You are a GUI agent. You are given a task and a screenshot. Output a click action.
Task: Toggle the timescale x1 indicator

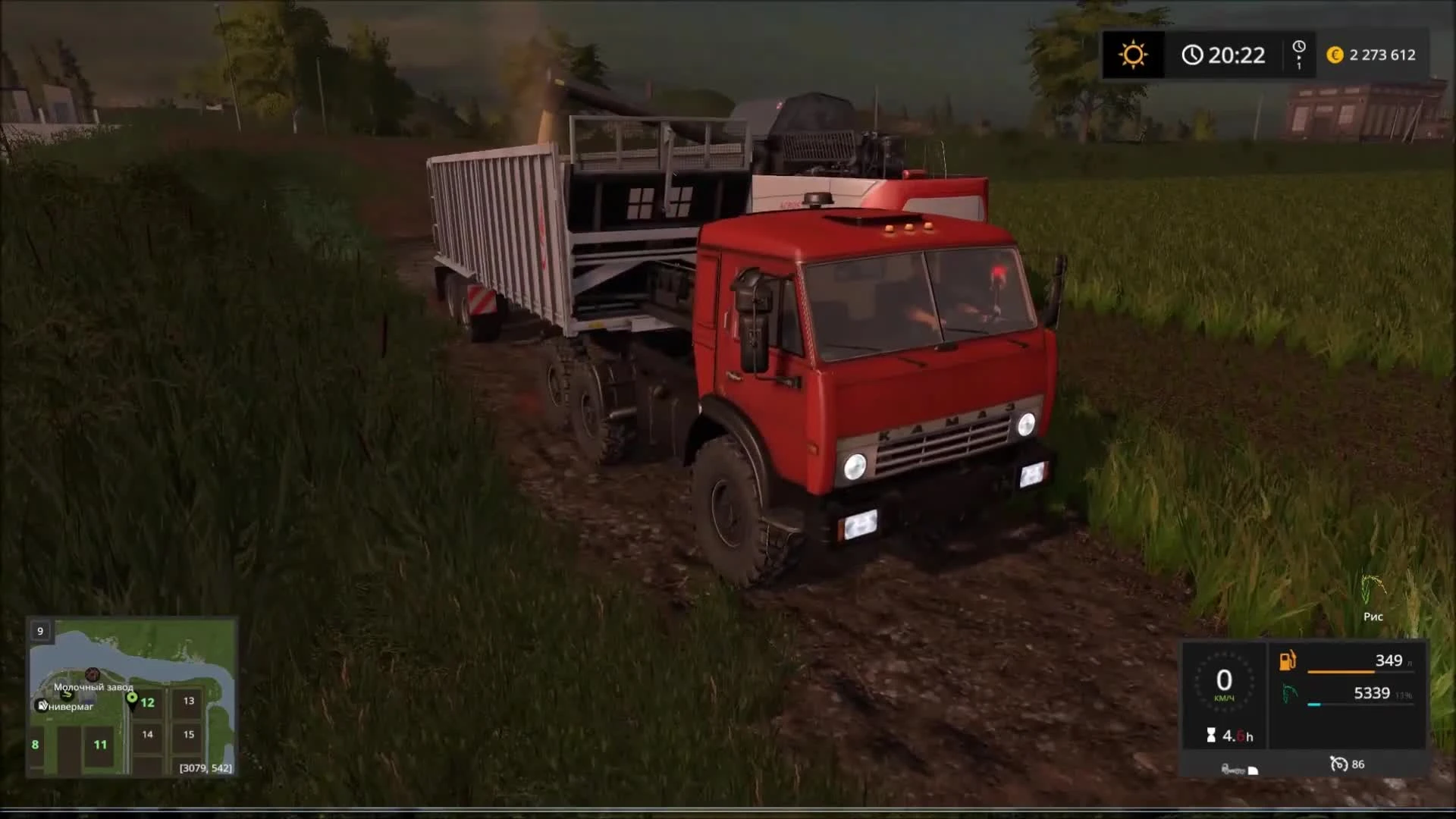click(1301, 55)
